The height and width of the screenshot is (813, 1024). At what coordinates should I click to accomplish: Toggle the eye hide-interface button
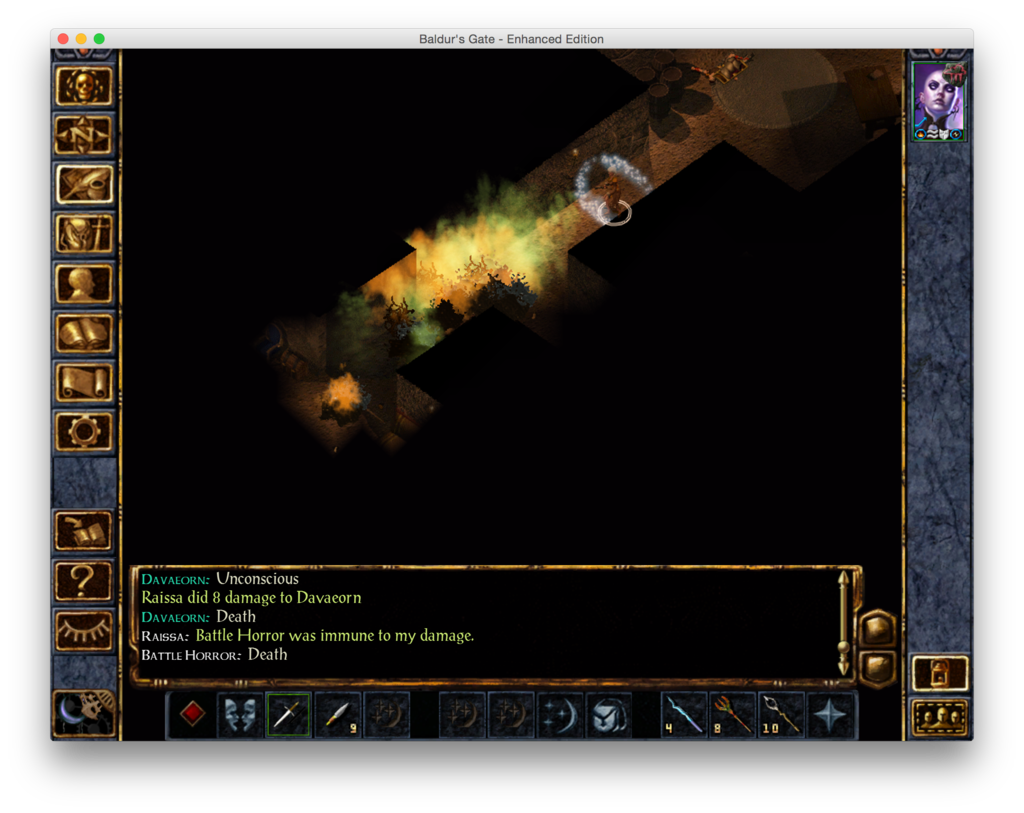84,629
